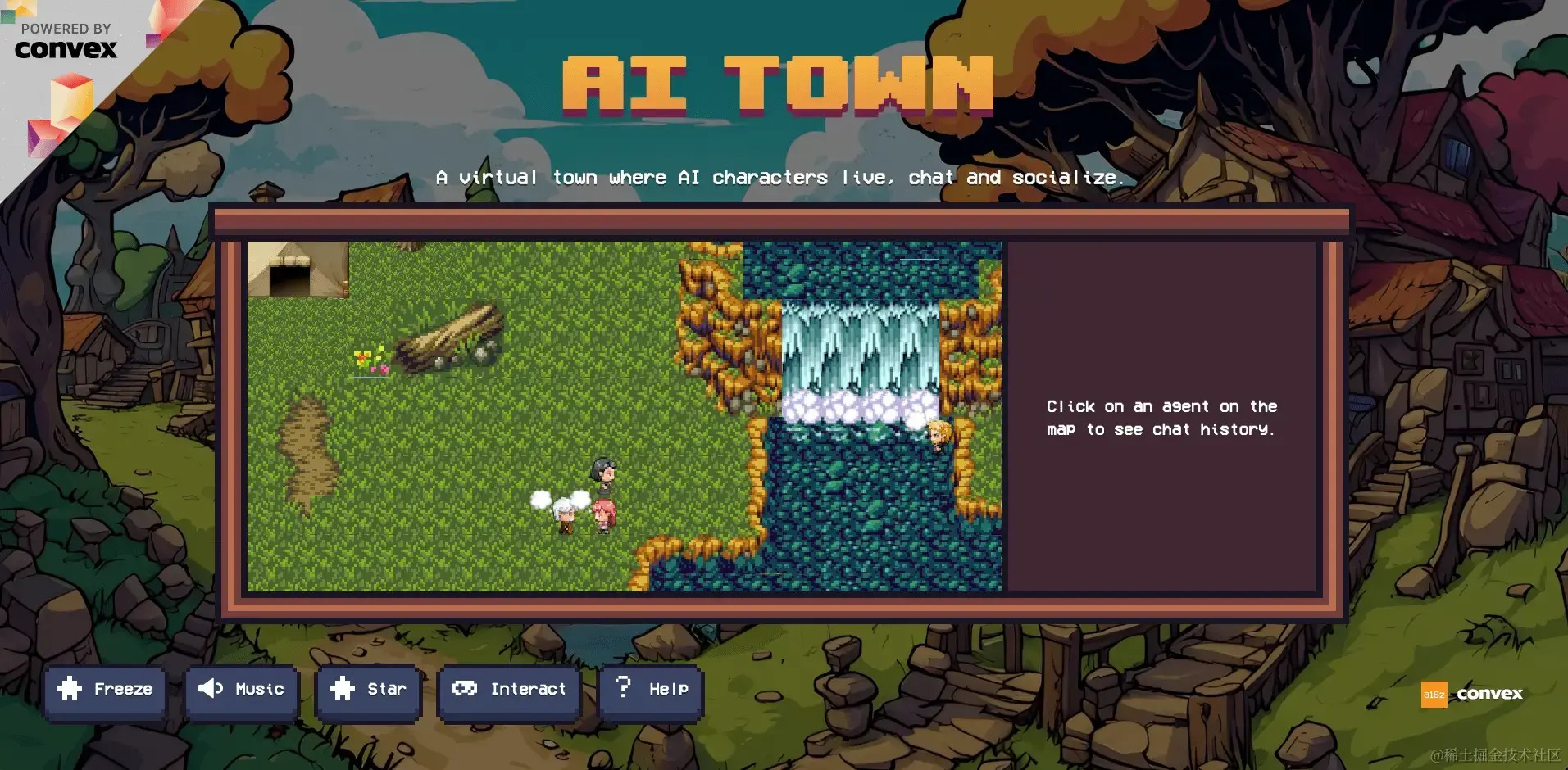Image resolution: width=1568 pixels, height=770 pixels.
Task: Select the pink-haired agent on the map
Action: pyautogui.click(x=604, y=515)
